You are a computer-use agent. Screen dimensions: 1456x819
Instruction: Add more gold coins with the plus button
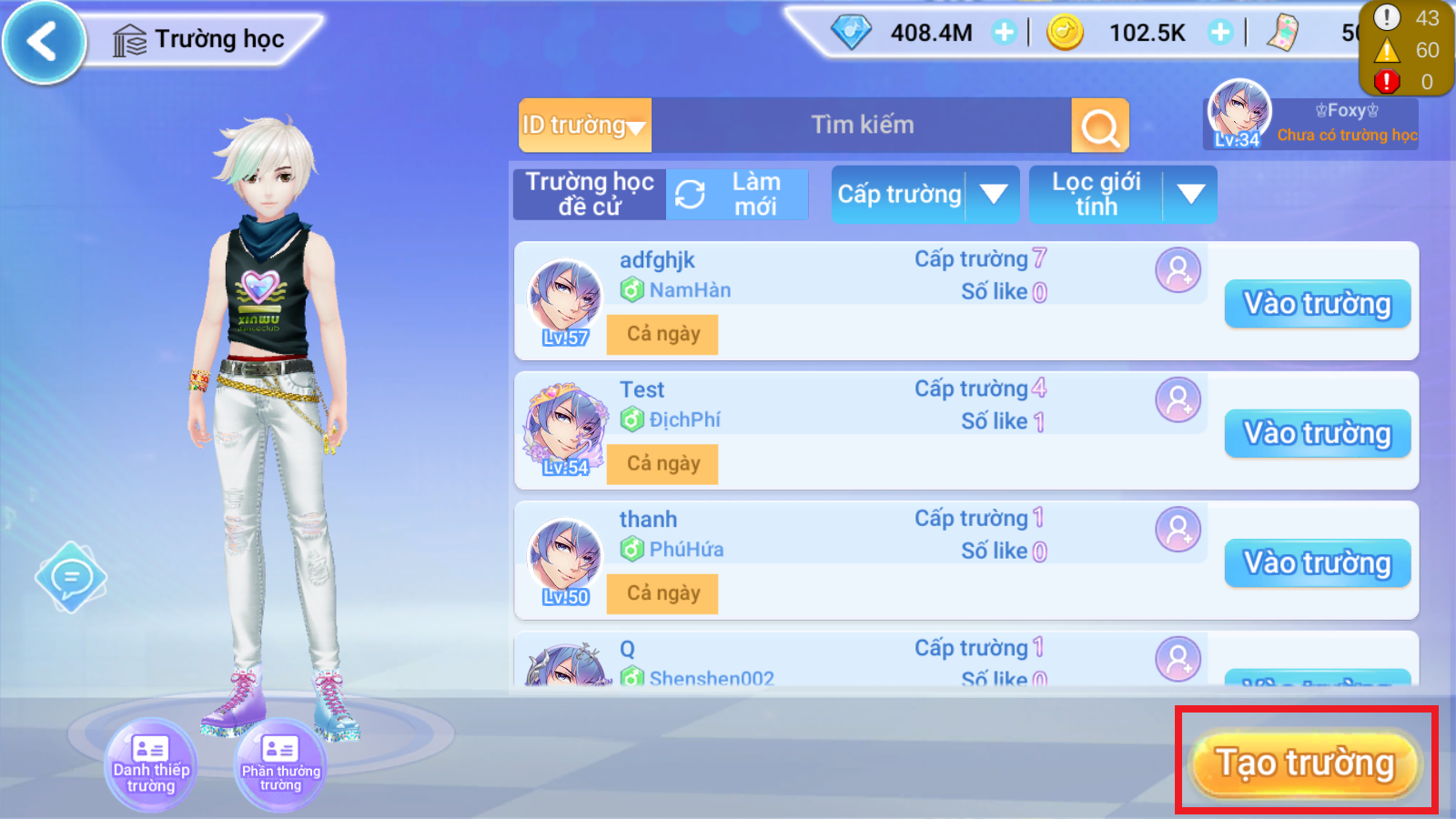(x=1220, y=33)
